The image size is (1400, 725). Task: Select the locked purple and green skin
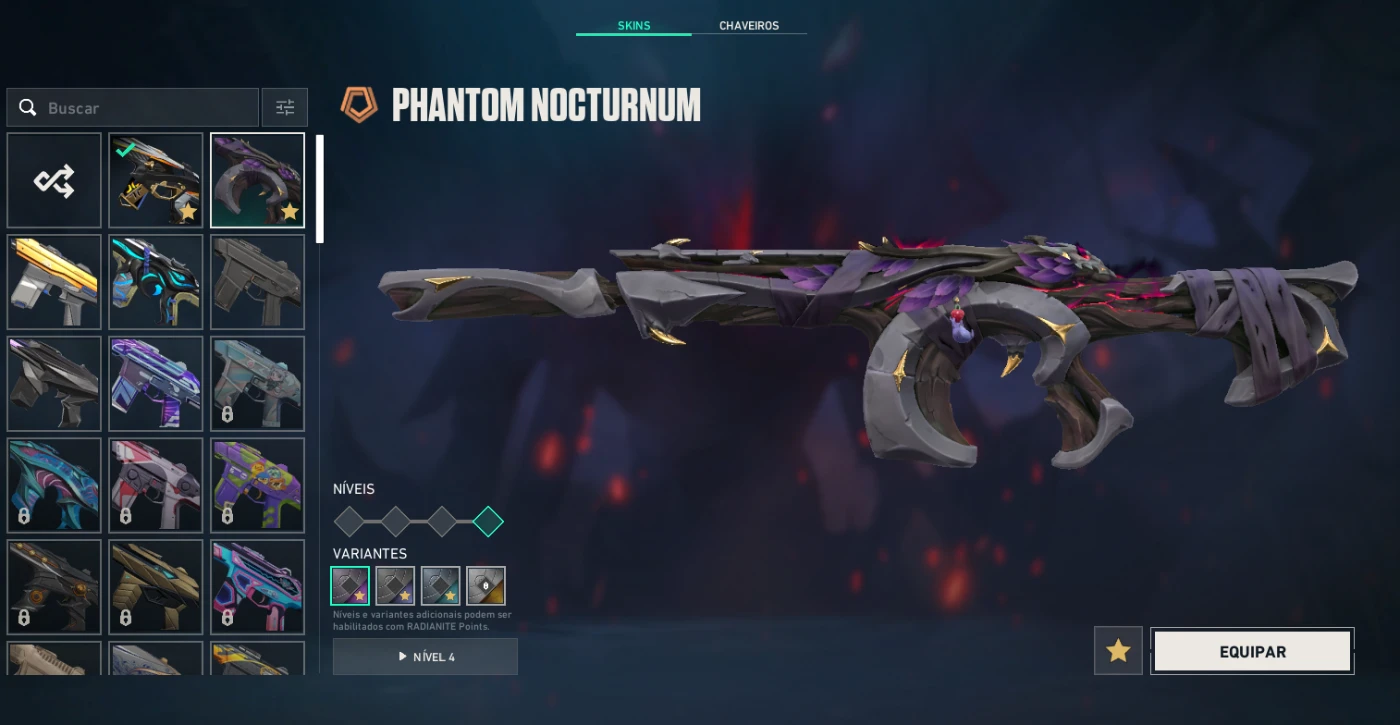pos(257,485)
